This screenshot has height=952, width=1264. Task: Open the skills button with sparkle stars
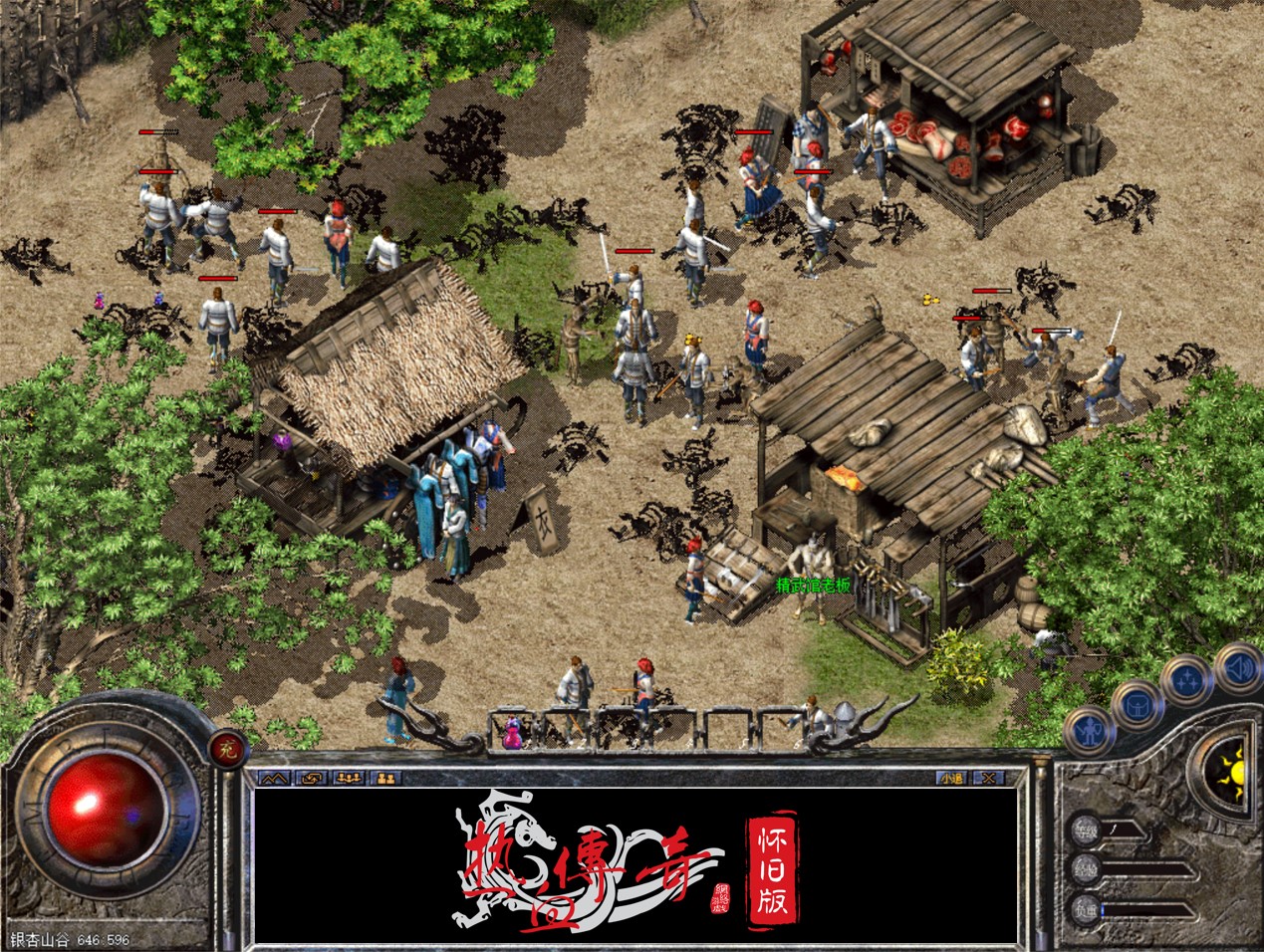[1187, 682]
